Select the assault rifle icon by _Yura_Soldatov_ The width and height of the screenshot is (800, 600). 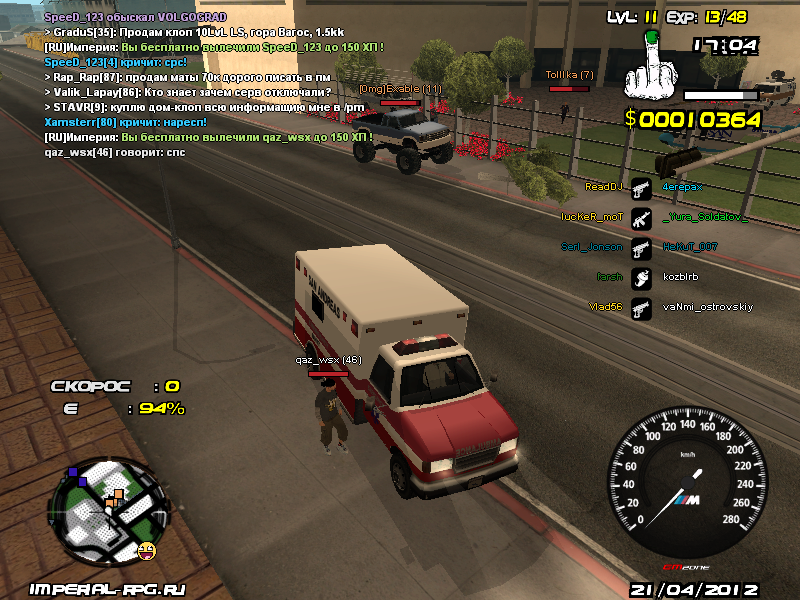point(641,216)
